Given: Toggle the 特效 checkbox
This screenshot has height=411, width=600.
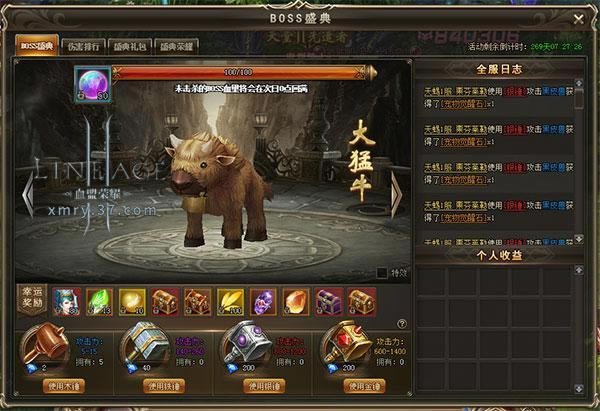Looking at the screenshot, I should point(381,272).
